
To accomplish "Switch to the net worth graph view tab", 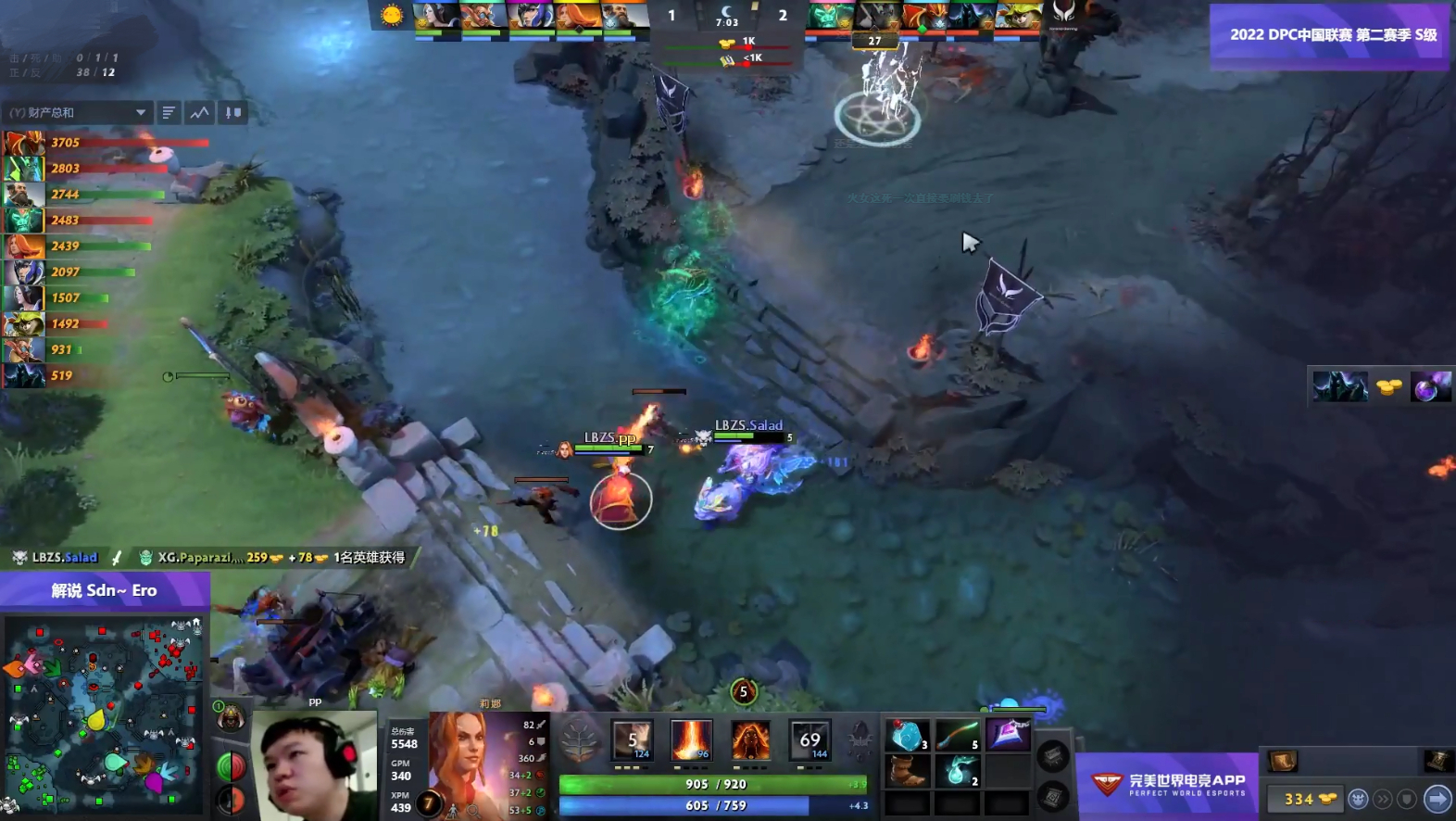I will 199,111.
